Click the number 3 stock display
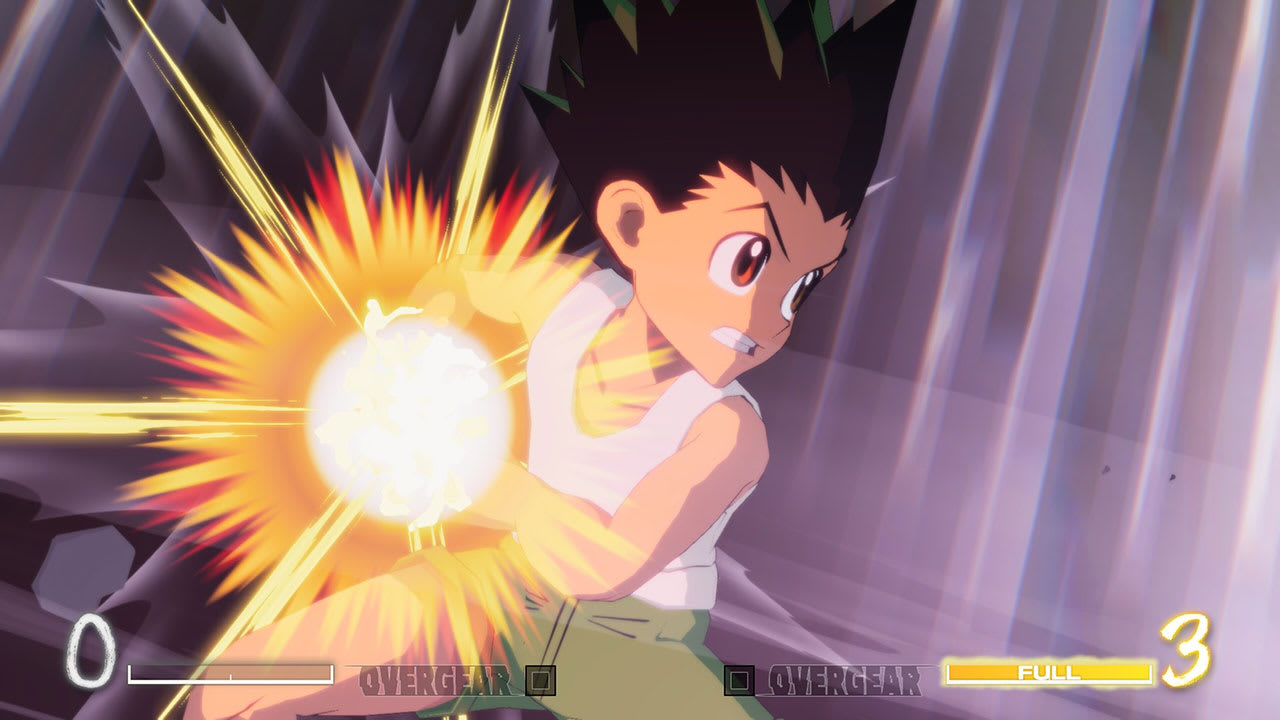This screenshot has height=720, width=1280. (1185, 650)
